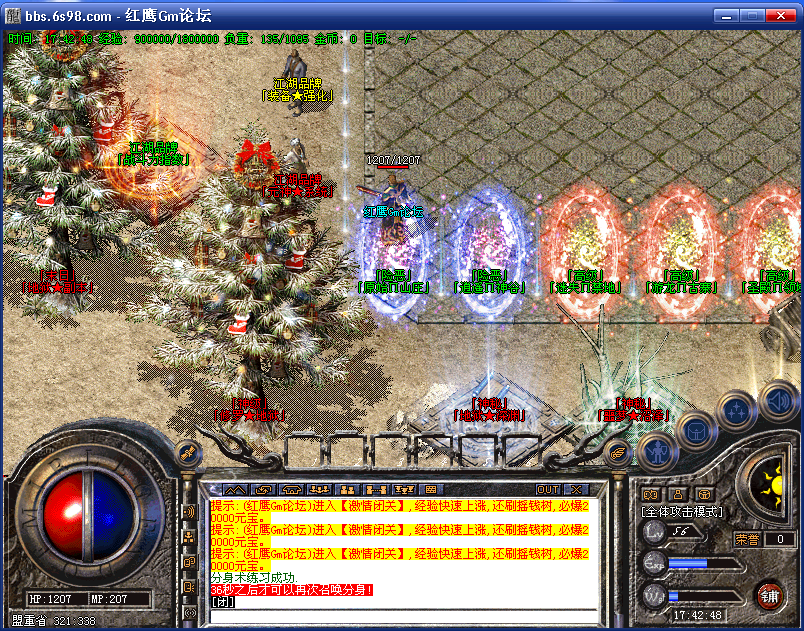Click the third small orange icon above attack mode
The width and height of the screenshot is (804, 631).
pyautogui.click(x=704, y=493)
